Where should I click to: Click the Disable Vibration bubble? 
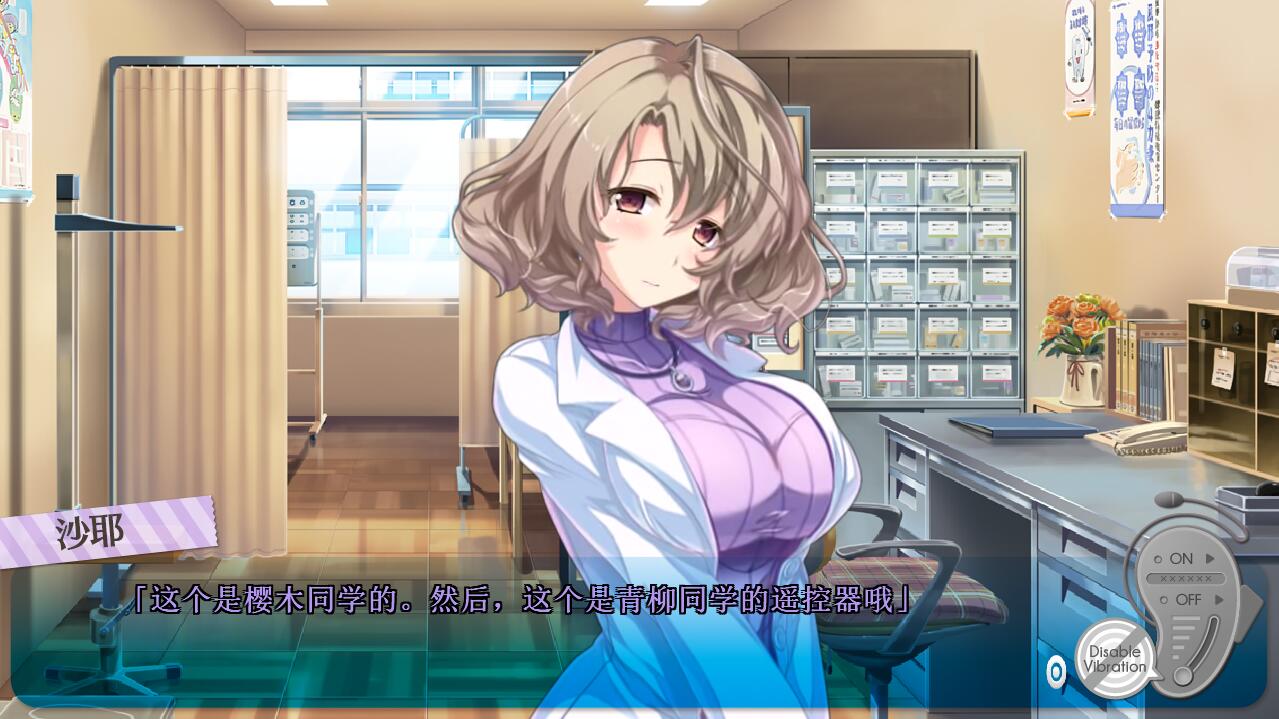[1115, 659]
